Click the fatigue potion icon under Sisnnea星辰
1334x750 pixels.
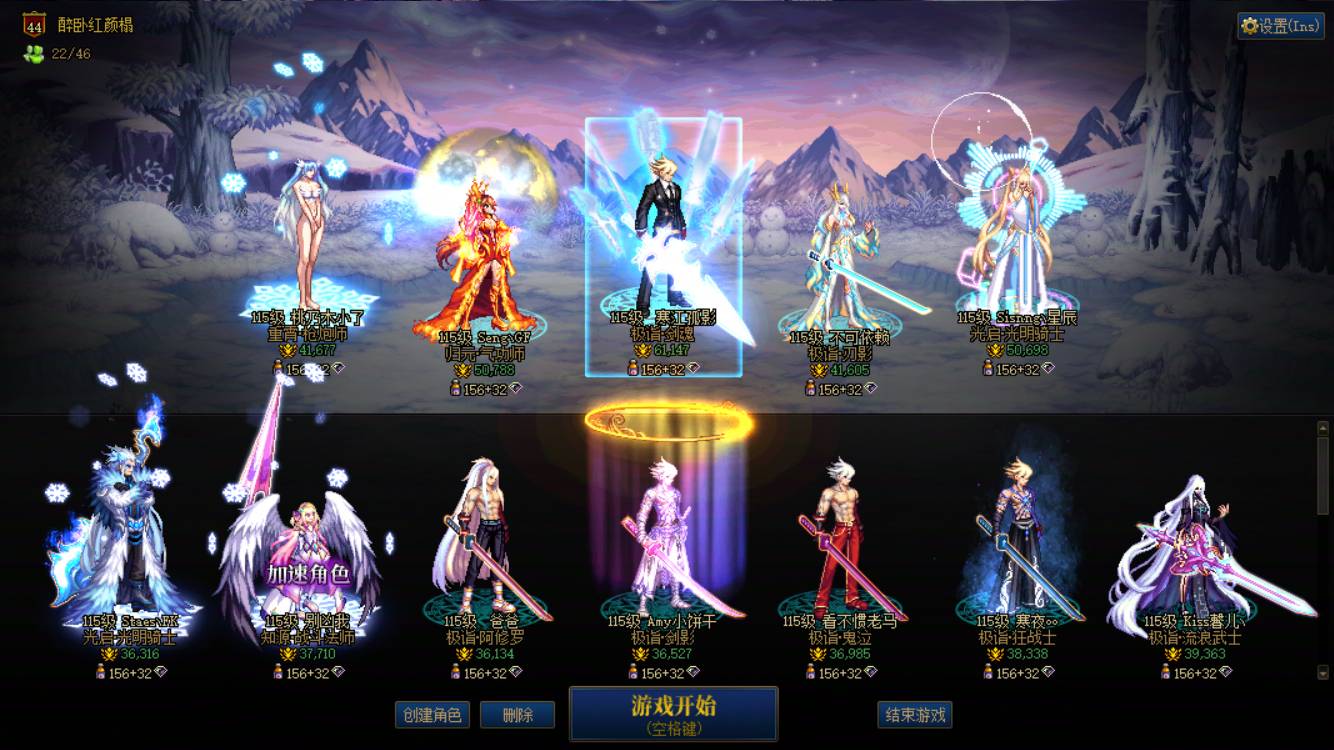[988, 367]
